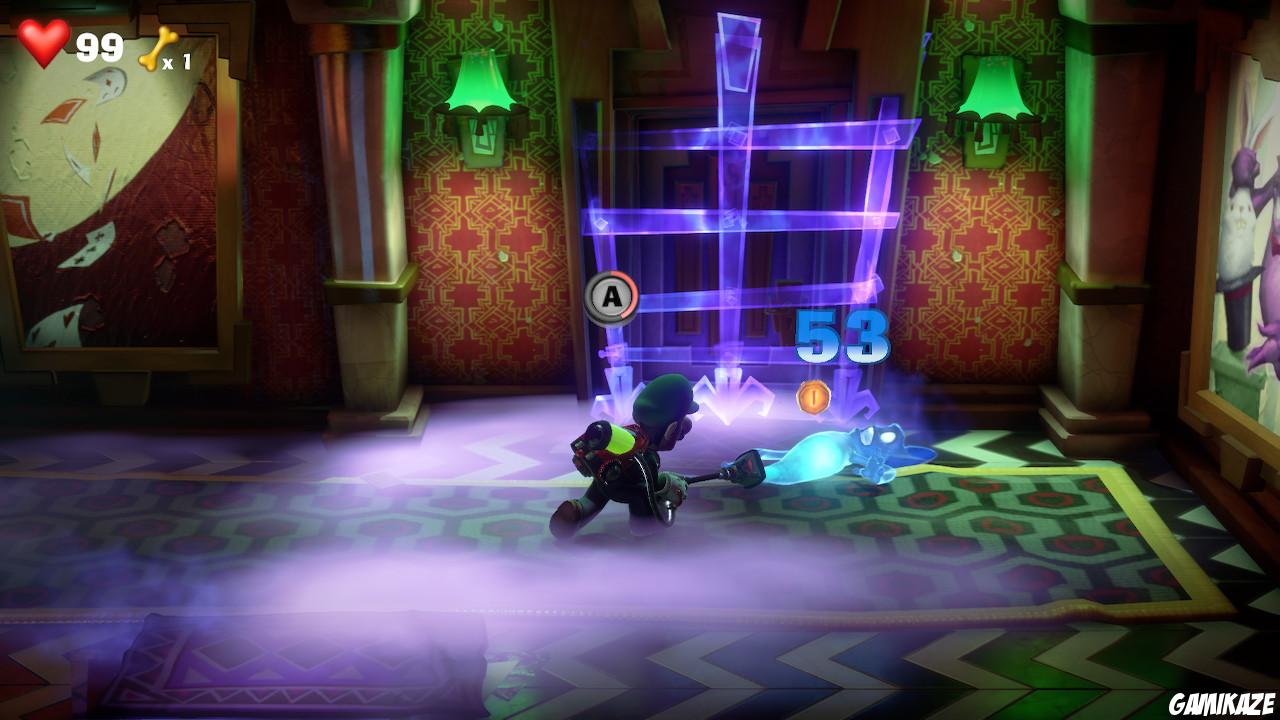This screenshot has width=1280, height=720.
Task: Select the bone item icon
Action: 160,45
